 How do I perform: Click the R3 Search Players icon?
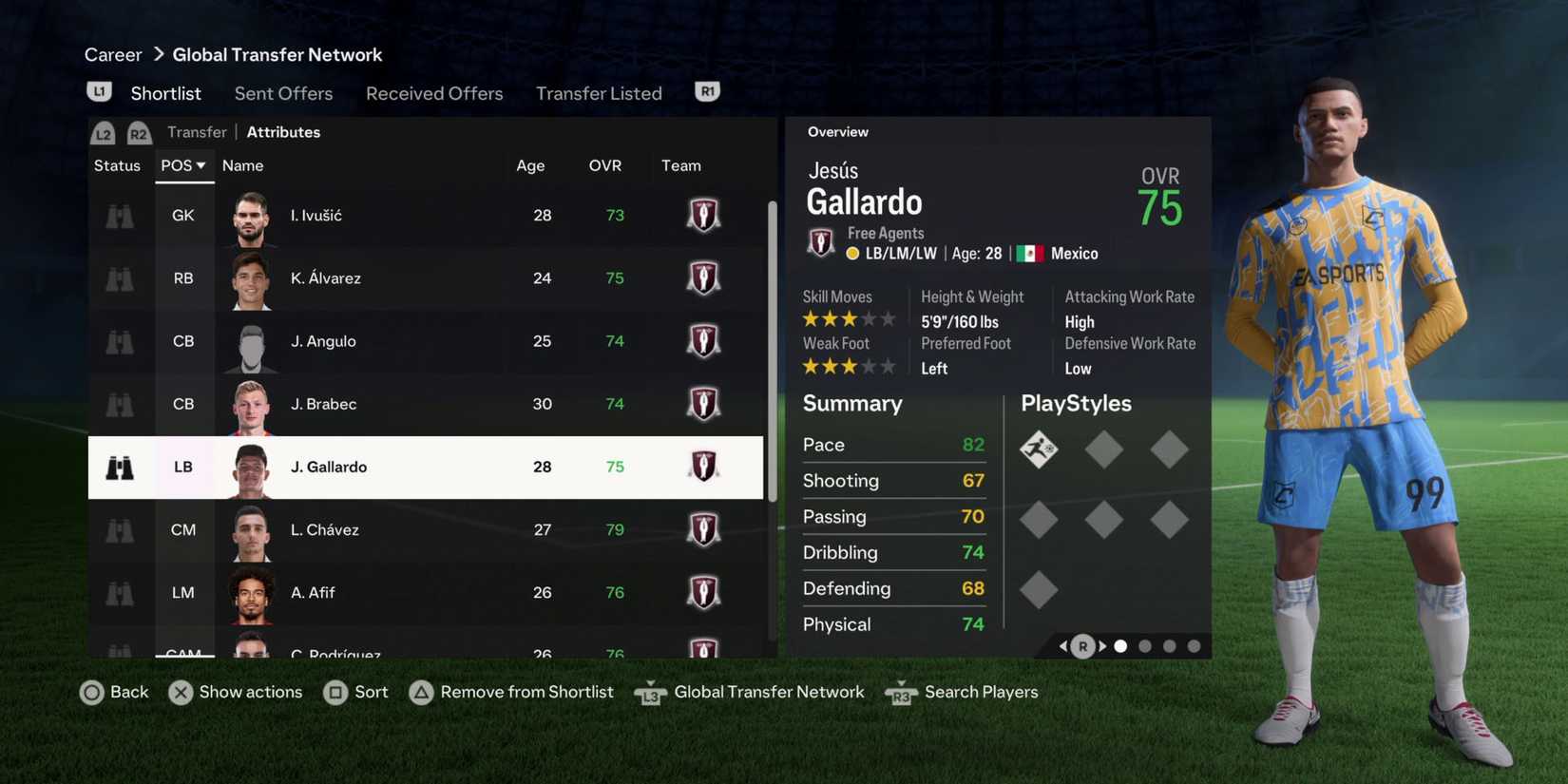click(x=900, y=693)
